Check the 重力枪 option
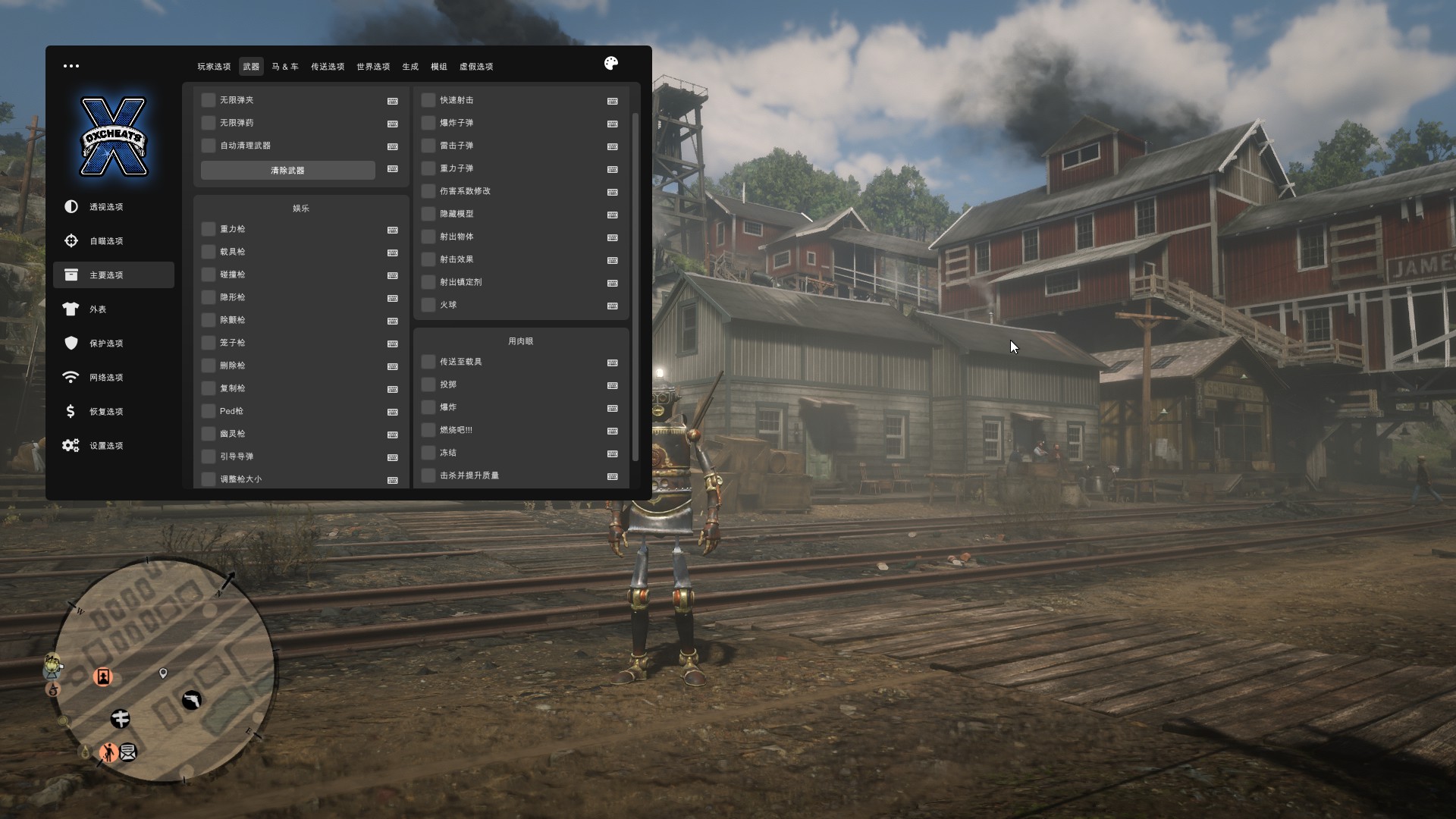 point(209,229)
